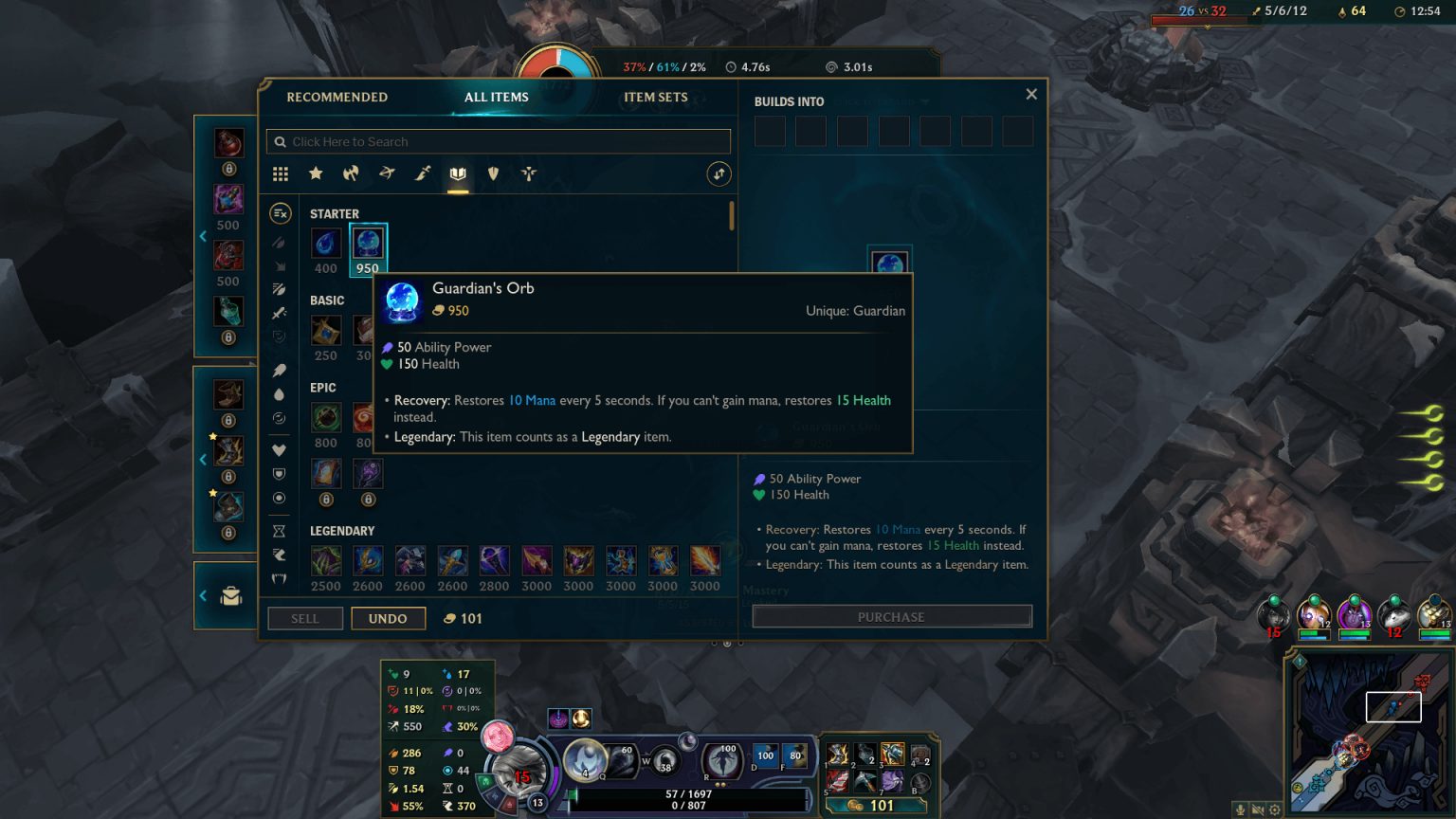Image resolution: width=1456 pixels, height=819 pixels.
Task: Toggle the price sort arrows icon
Action: [x=718, y=174]
